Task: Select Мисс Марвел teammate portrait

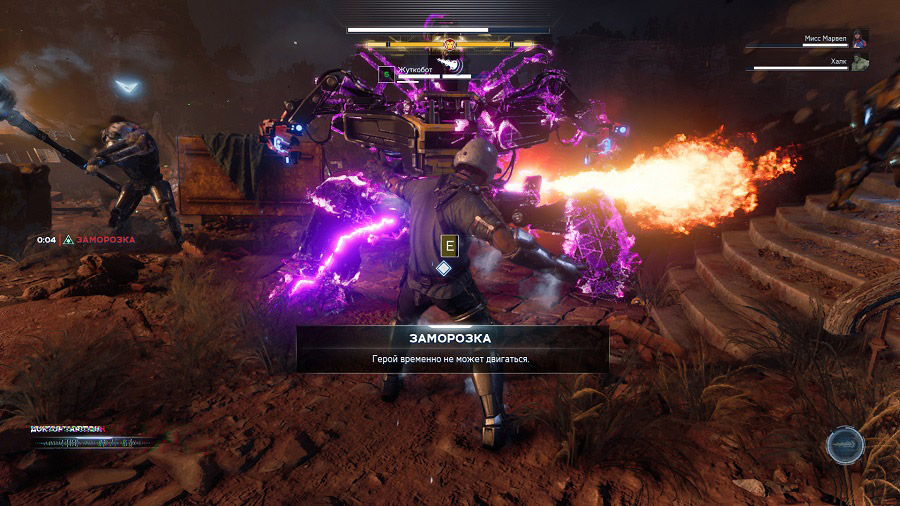Action: click(x=860, y=38)
